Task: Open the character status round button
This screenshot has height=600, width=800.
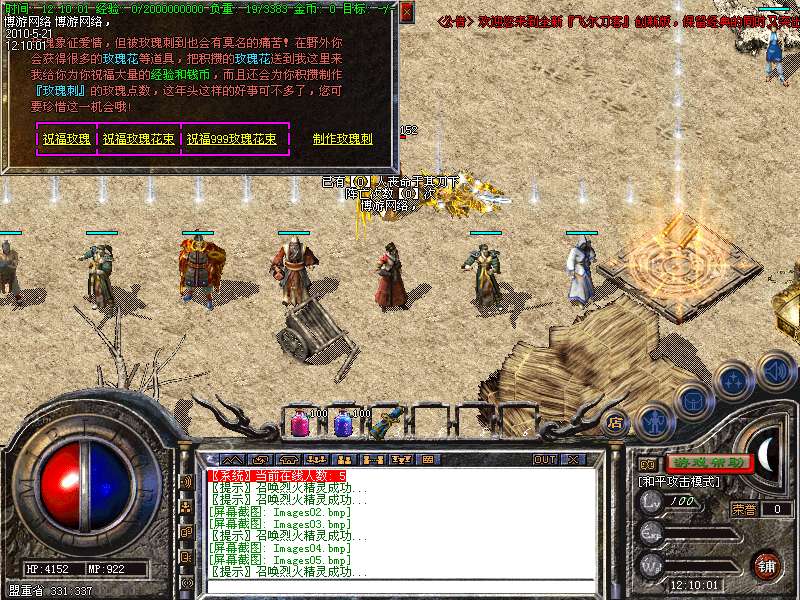Action: click(654, 421)
